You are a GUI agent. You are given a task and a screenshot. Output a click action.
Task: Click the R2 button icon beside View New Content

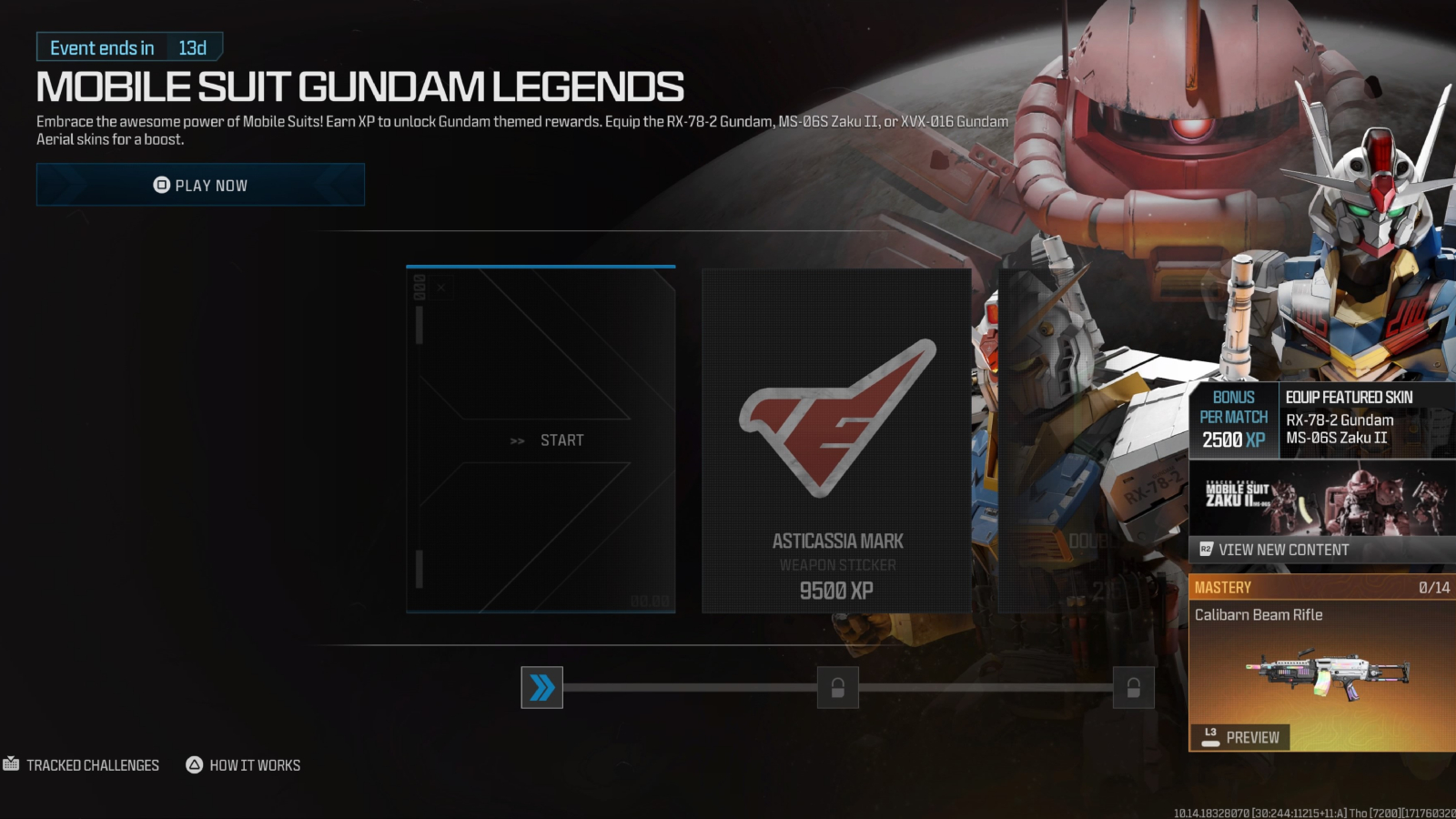point(1207,551)
